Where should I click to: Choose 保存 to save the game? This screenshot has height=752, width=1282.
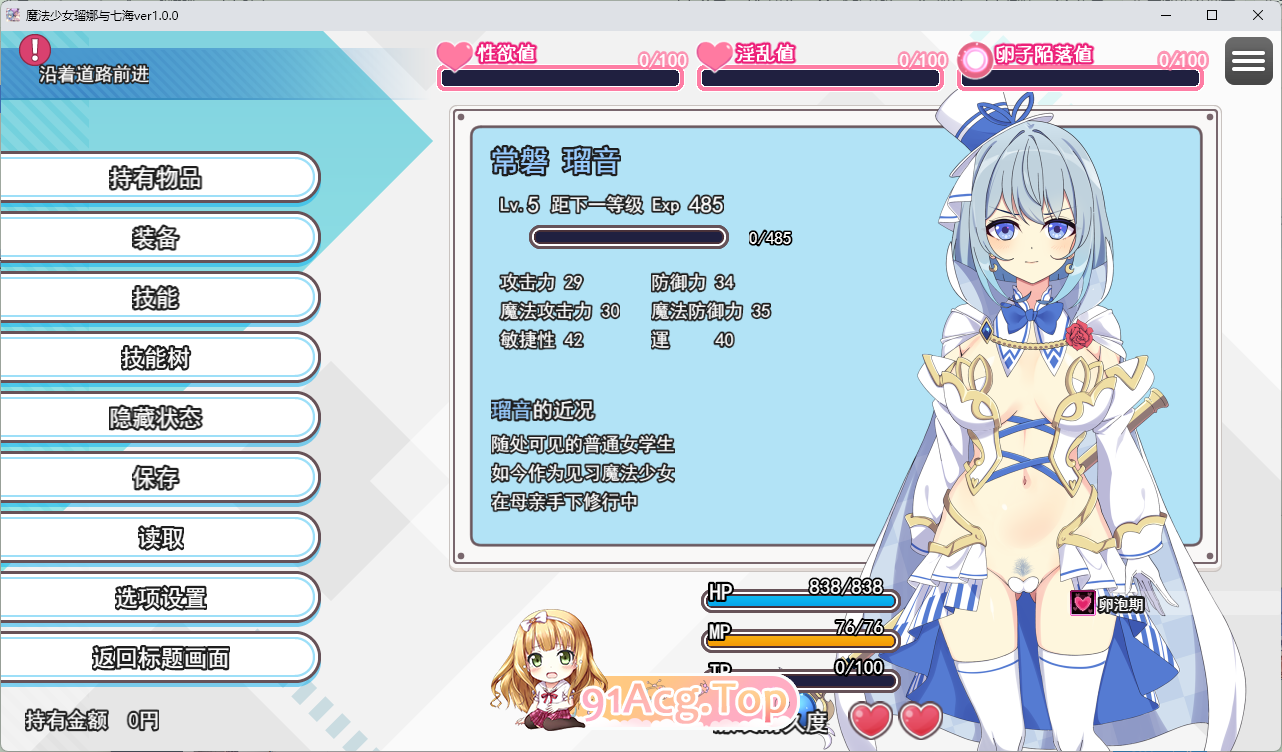coord(156,478)
